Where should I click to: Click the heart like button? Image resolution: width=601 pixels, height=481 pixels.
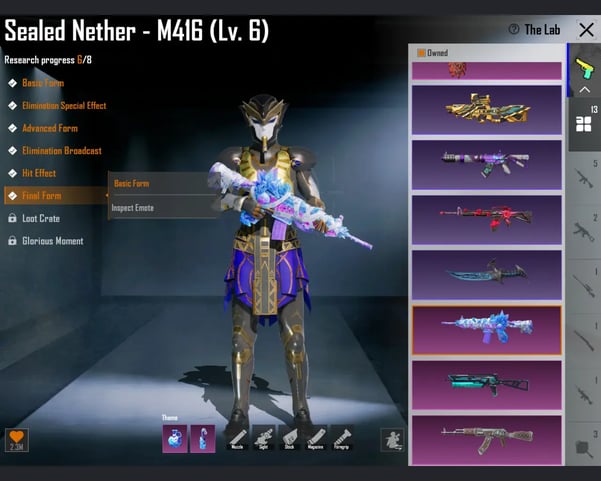[16, 438]
